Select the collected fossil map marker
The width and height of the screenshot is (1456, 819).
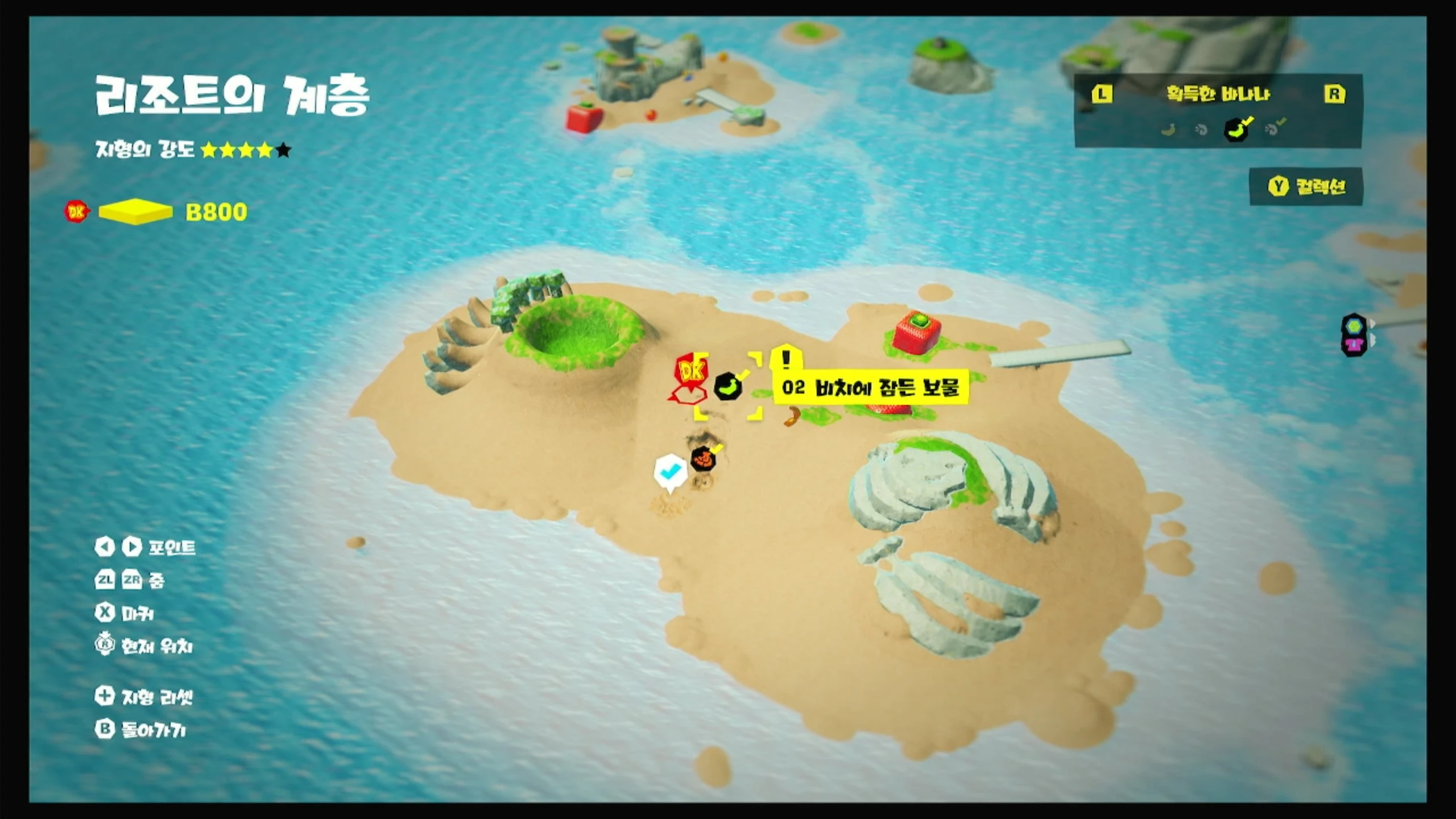click(704, 458)
